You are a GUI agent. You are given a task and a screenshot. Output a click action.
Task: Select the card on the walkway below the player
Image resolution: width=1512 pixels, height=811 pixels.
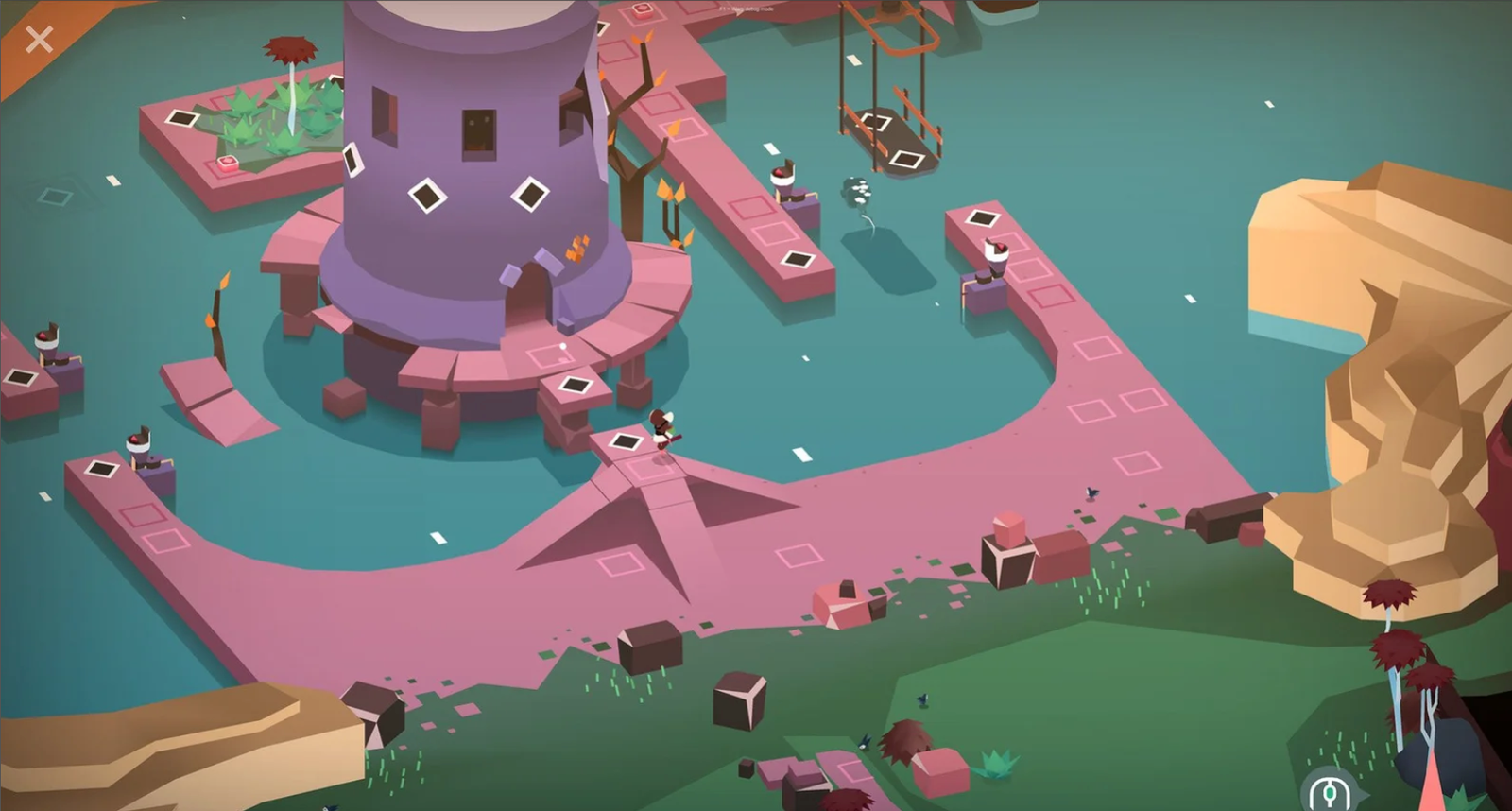[626, 440]
